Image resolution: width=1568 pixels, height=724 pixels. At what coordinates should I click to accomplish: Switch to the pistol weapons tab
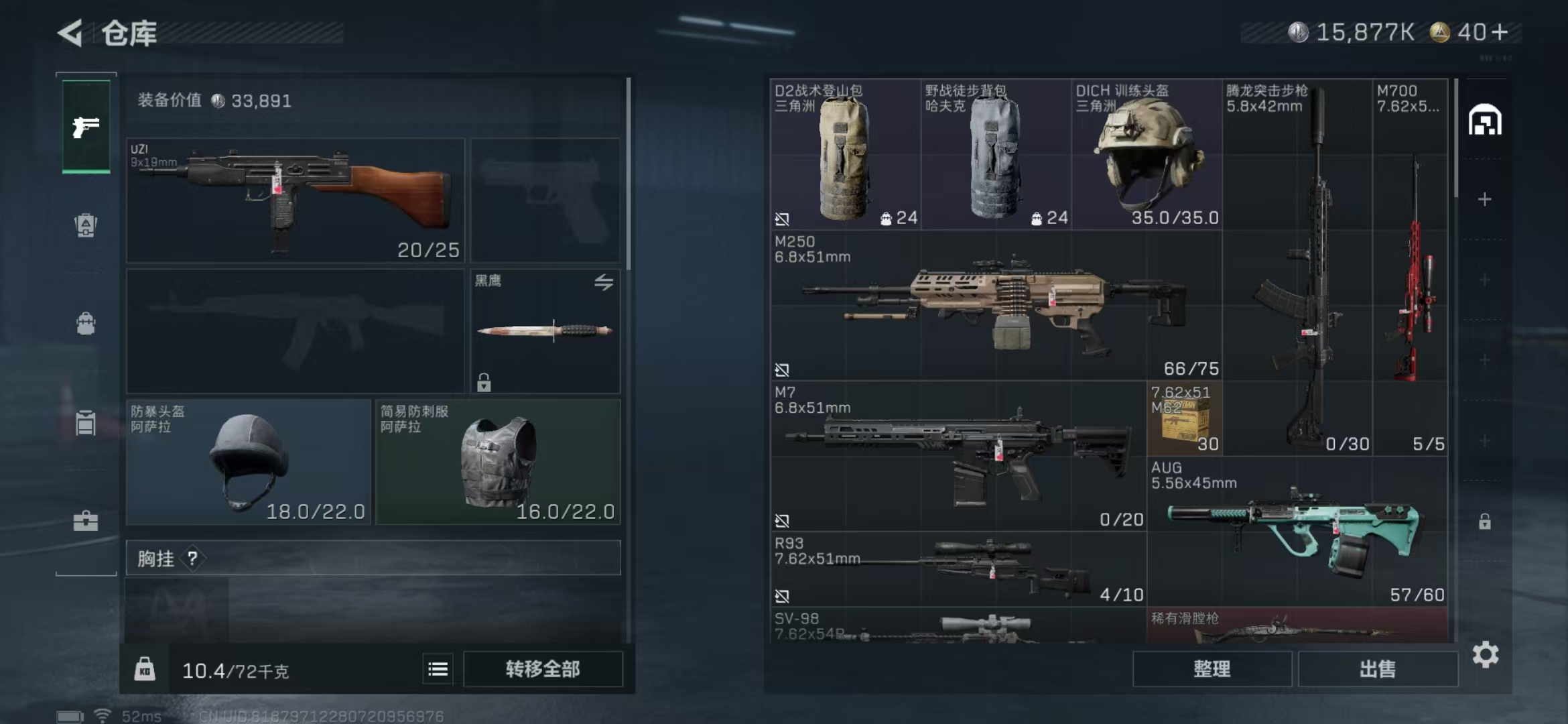tap(86, 127)
